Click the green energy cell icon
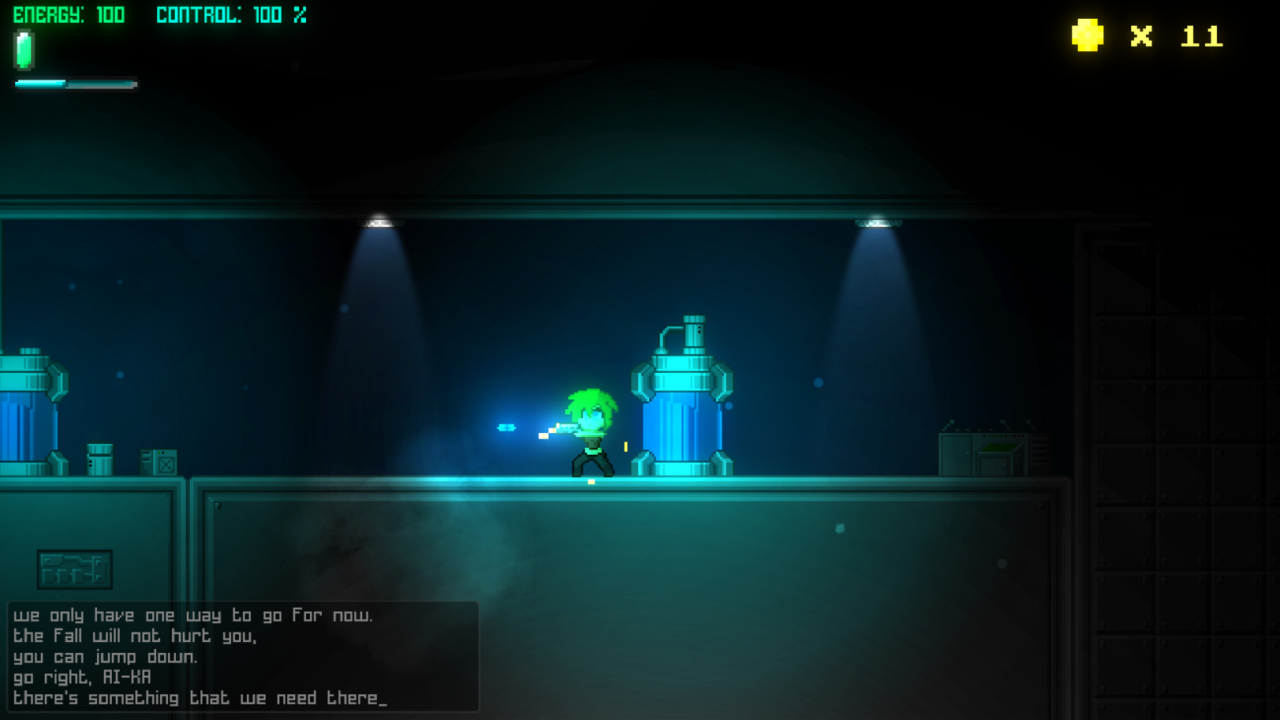 (x=24, y=49)
